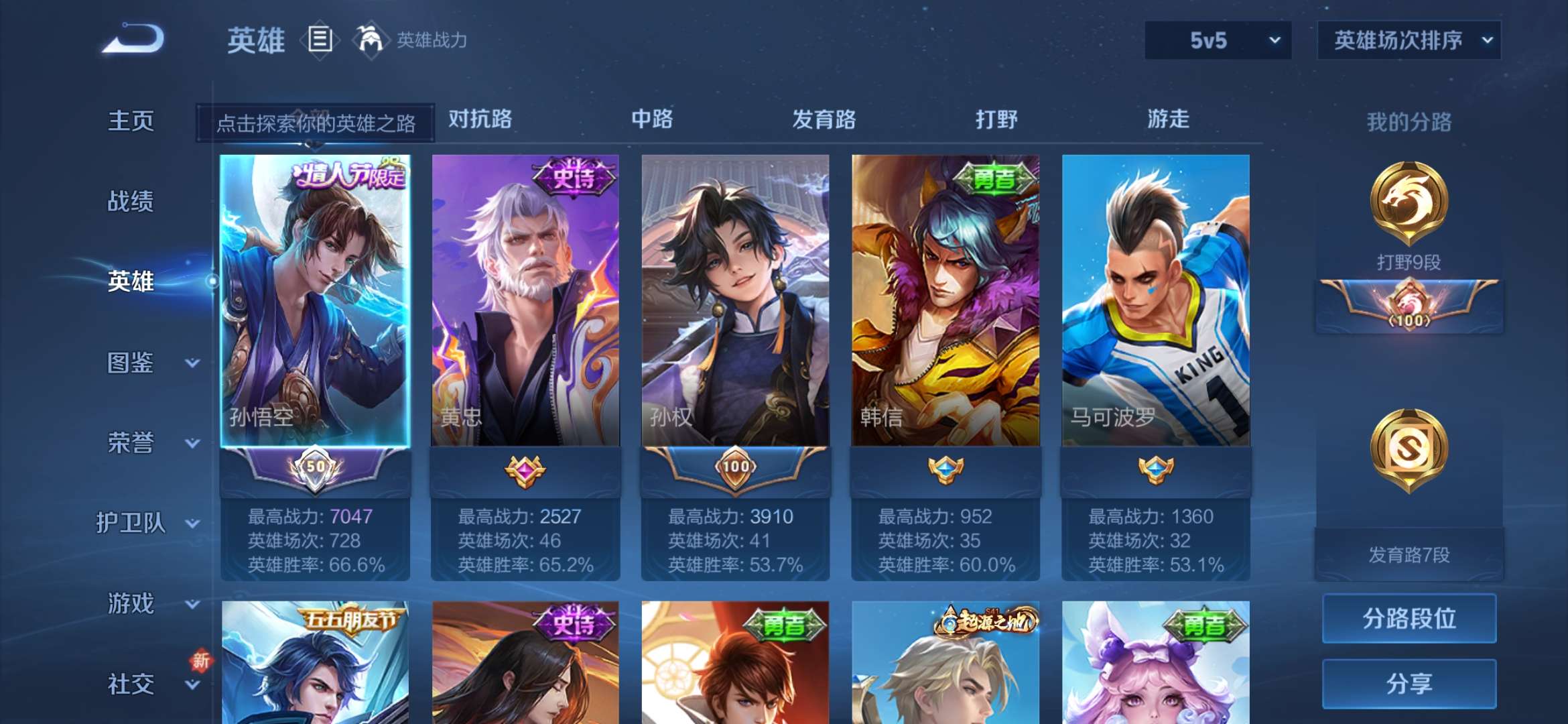Click the 分路段位 button

coord(1409,619)
